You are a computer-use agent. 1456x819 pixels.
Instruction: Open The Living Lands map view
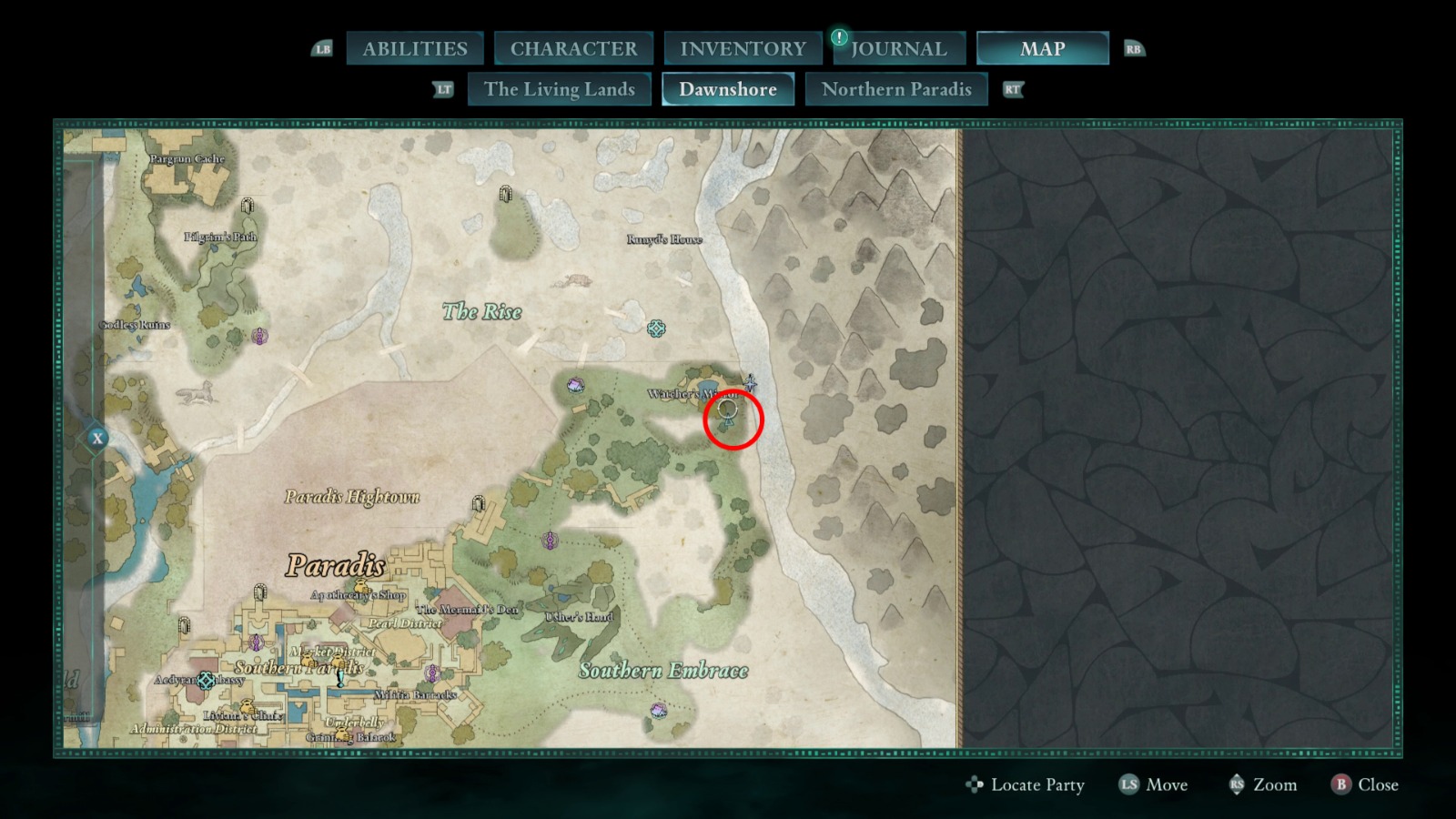[x=559, y=88]
